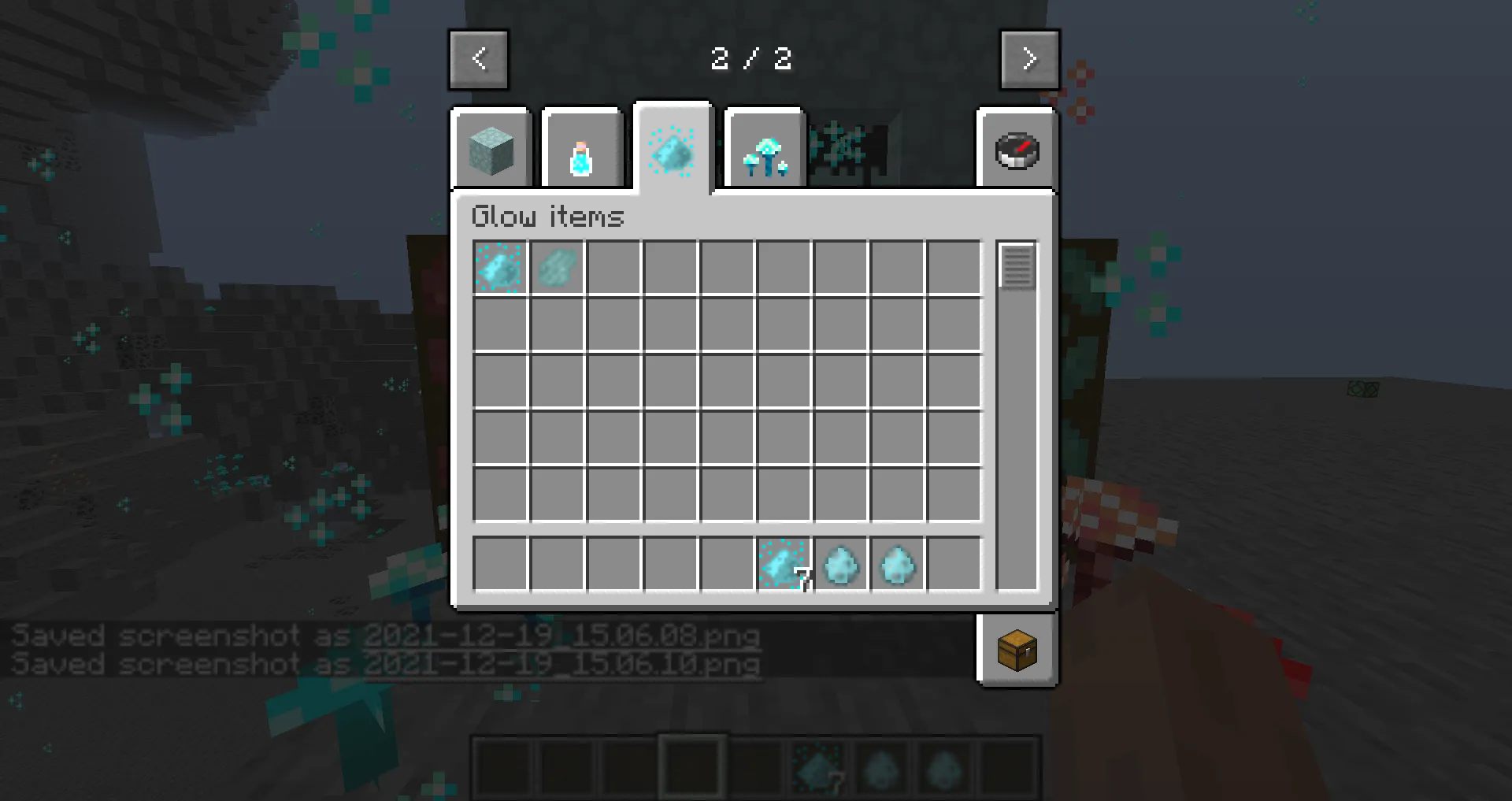Open the glow bottle category icon
1512x801 pixels.
583,150
